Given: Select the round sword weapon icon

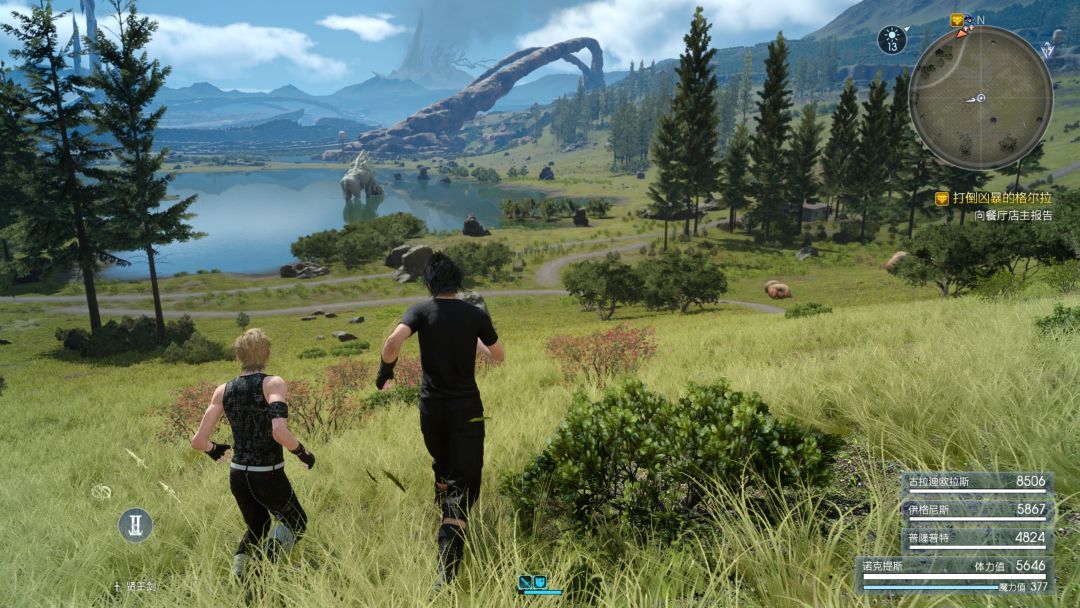Looking at the screenshot, I should 136,524.
